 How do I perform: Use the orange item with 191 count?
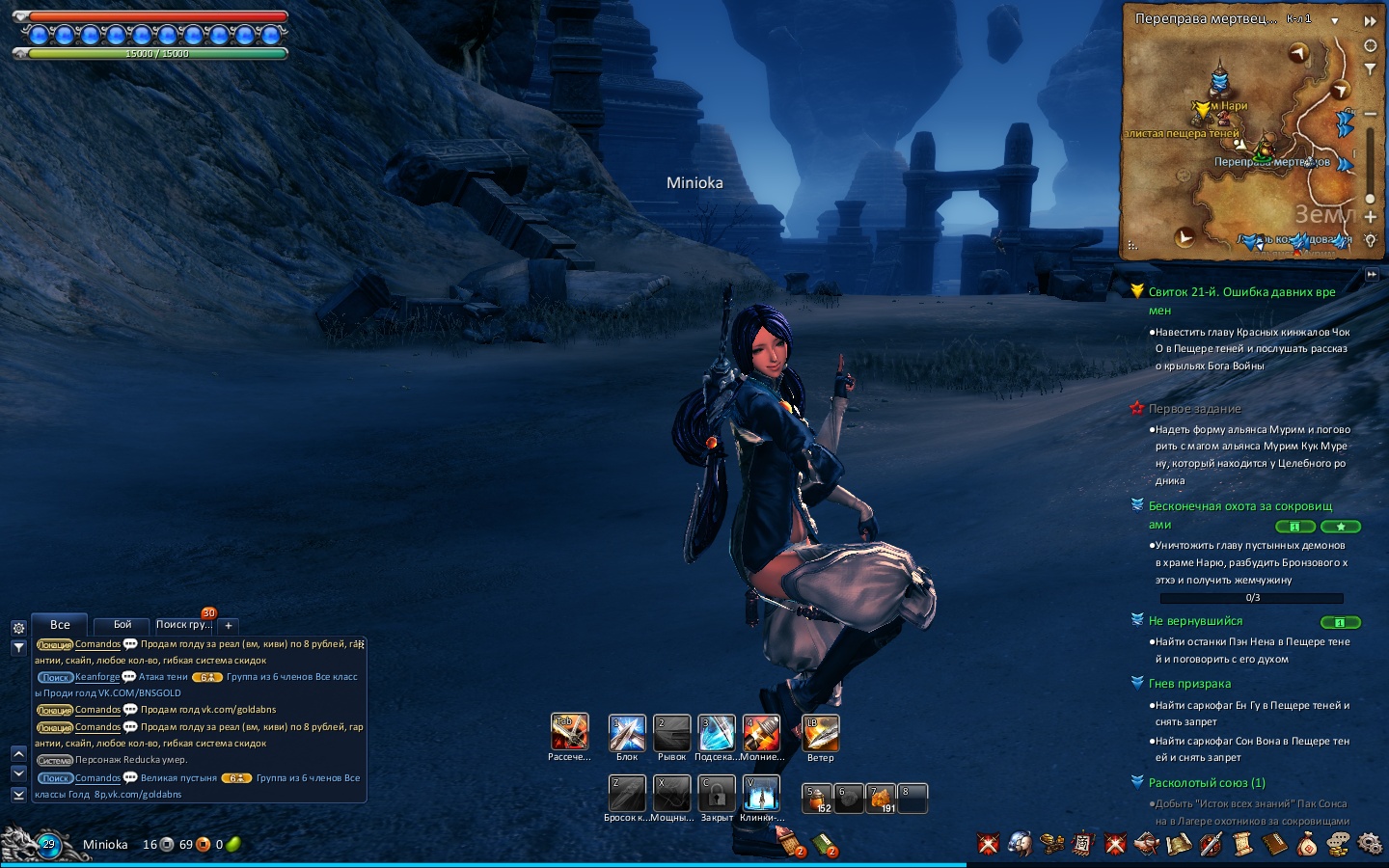(881, 799)
